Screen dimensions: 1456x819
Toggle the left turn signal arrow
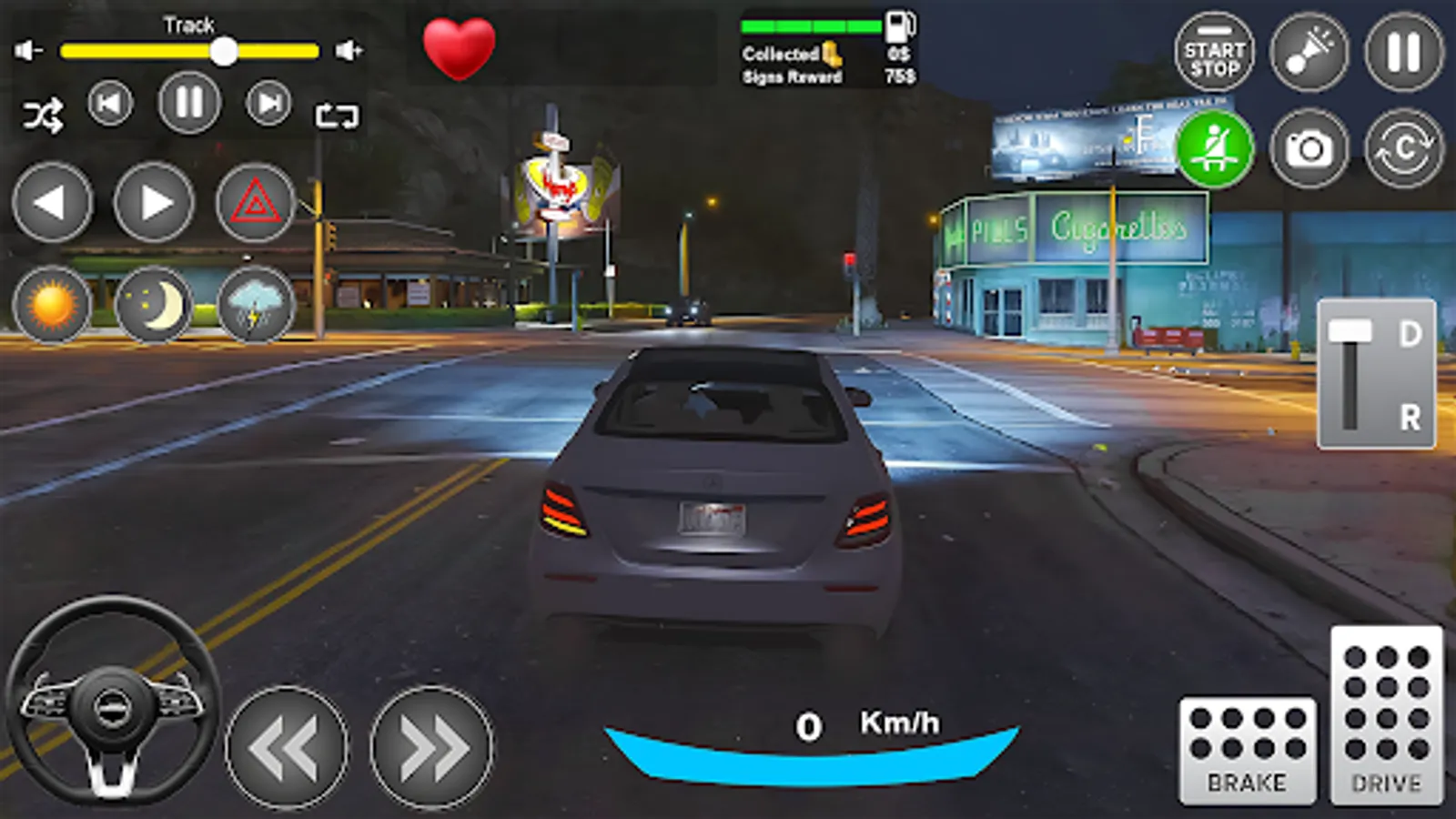[52, 202]
